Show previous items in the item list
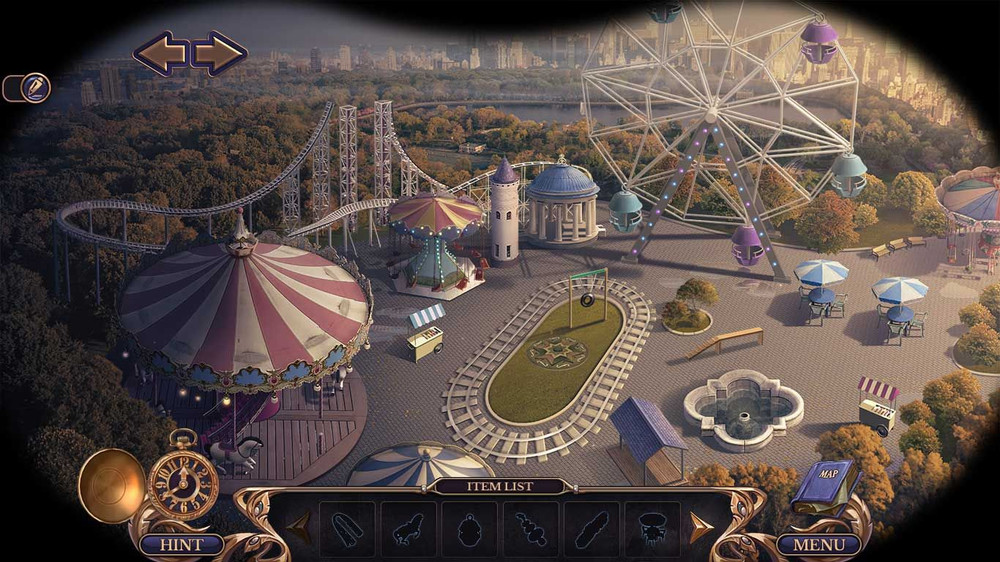The width and height of the screenshot is (1000, 562). [299, 528]
